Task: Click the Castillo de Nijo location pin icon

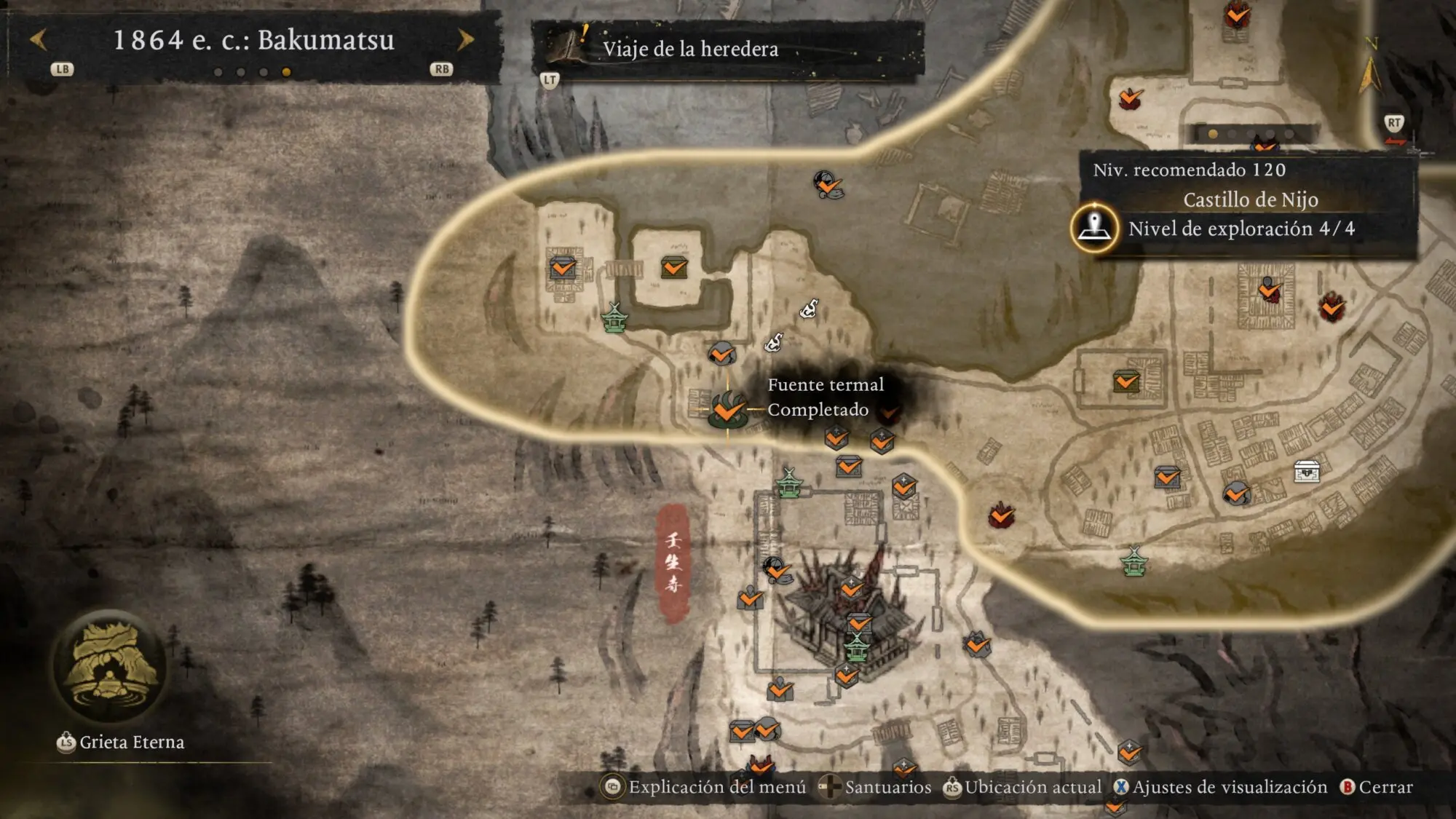Action: (x=1094, y=228)
